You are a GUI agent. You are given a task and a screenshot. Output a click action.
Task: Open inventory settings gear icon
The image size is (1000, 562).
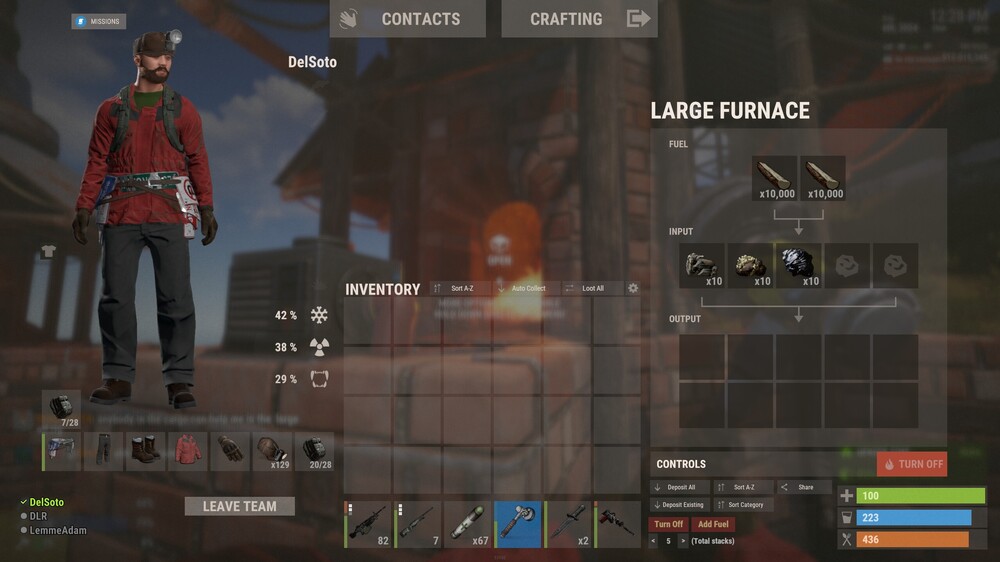633,288
